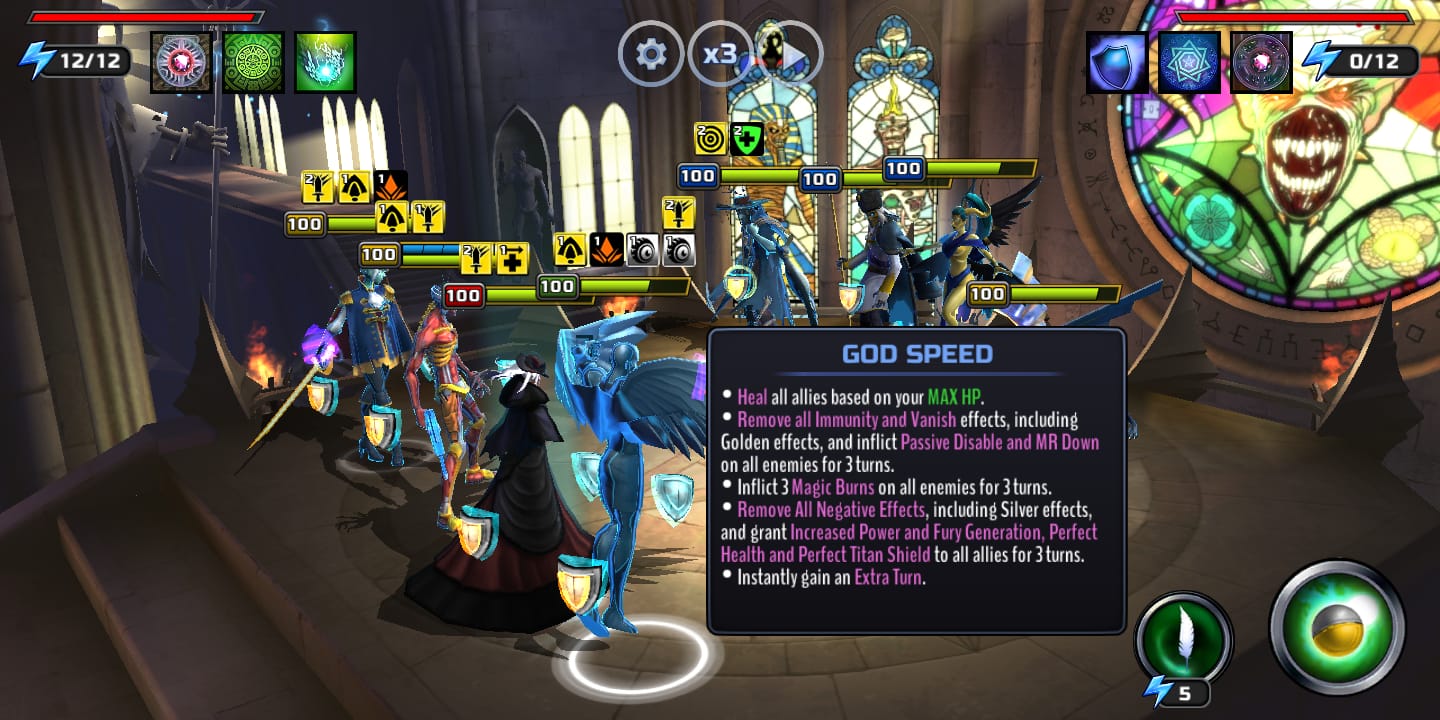Image resolution: width=1440 pixels, height=720 pixels.
Task: Inspect the green circular rune talisman
Action: tap(253, 62)
